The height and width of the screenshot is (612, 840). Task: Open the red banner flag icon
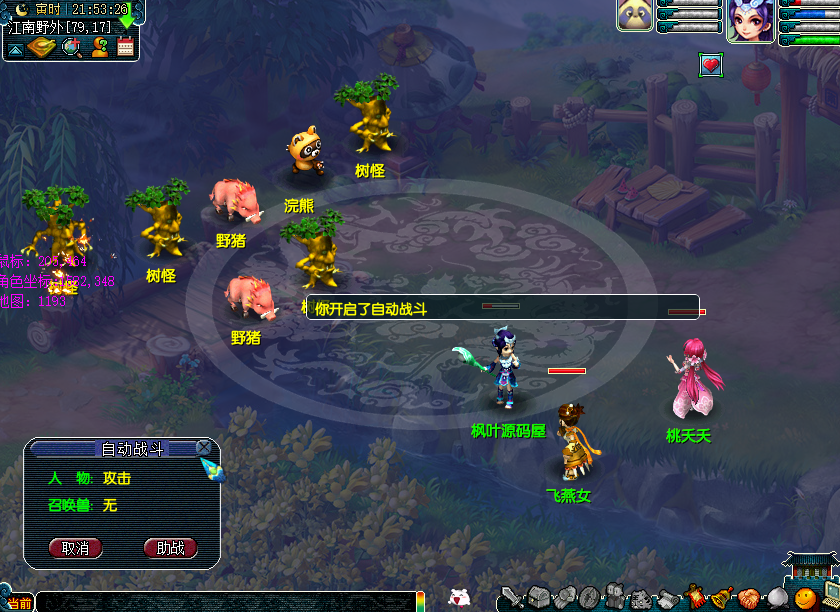tap(694, 598)
